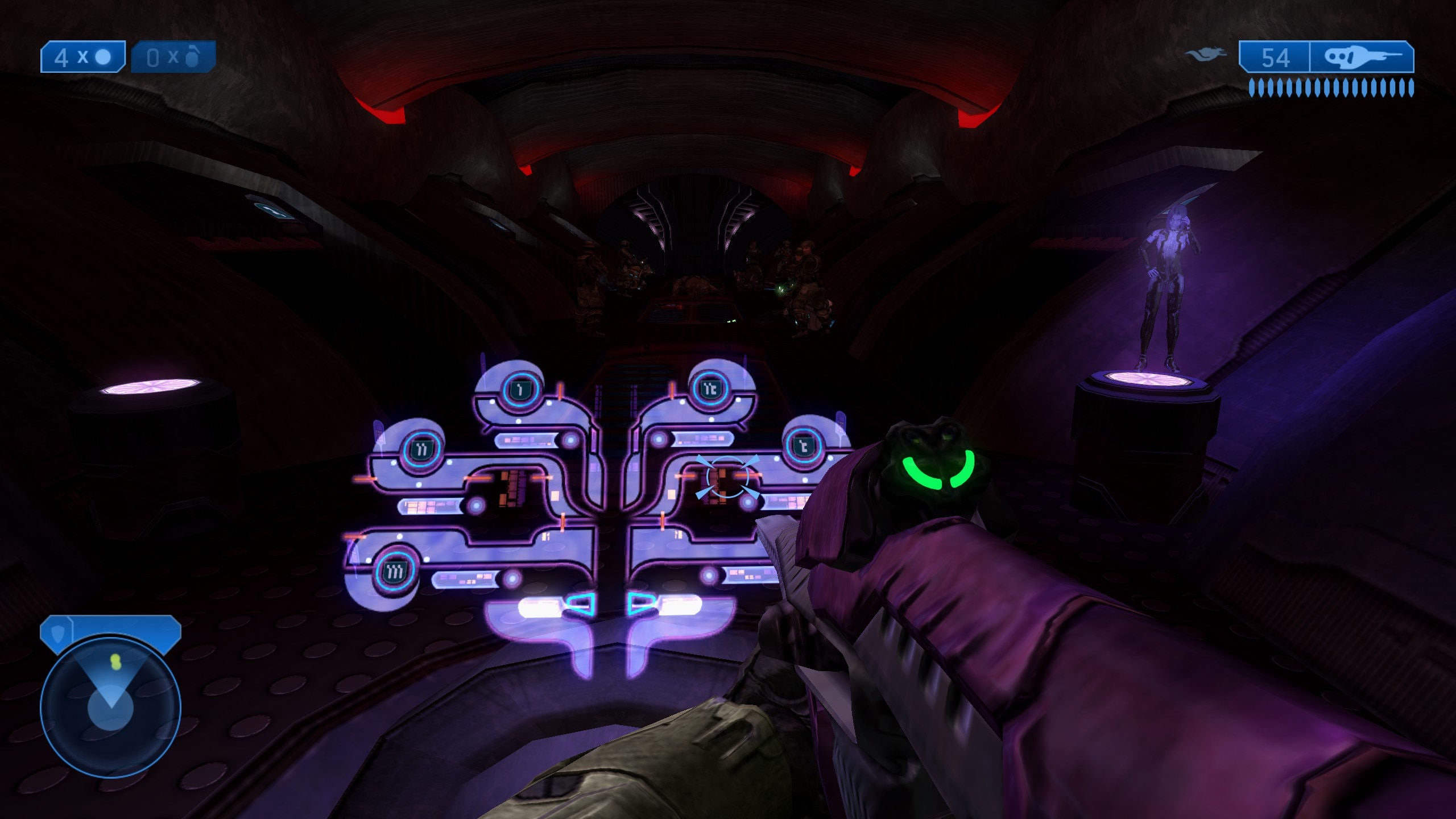Click the equipped weapon icon beside the 54

click(x=1360, y=57)
